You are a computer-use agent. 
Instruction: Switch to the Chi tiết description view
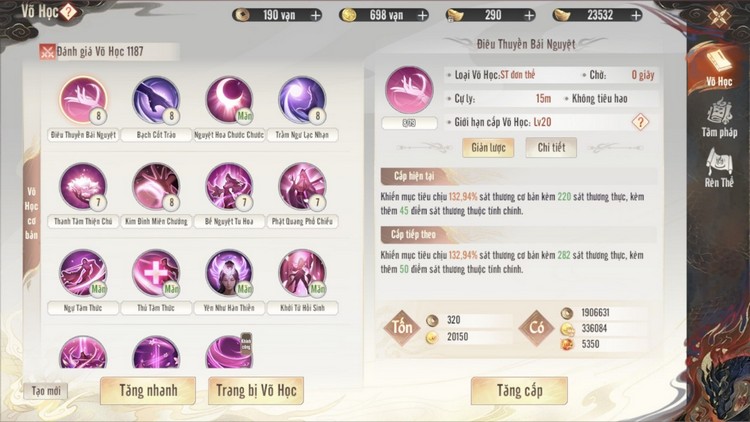[x=551, y=147]
